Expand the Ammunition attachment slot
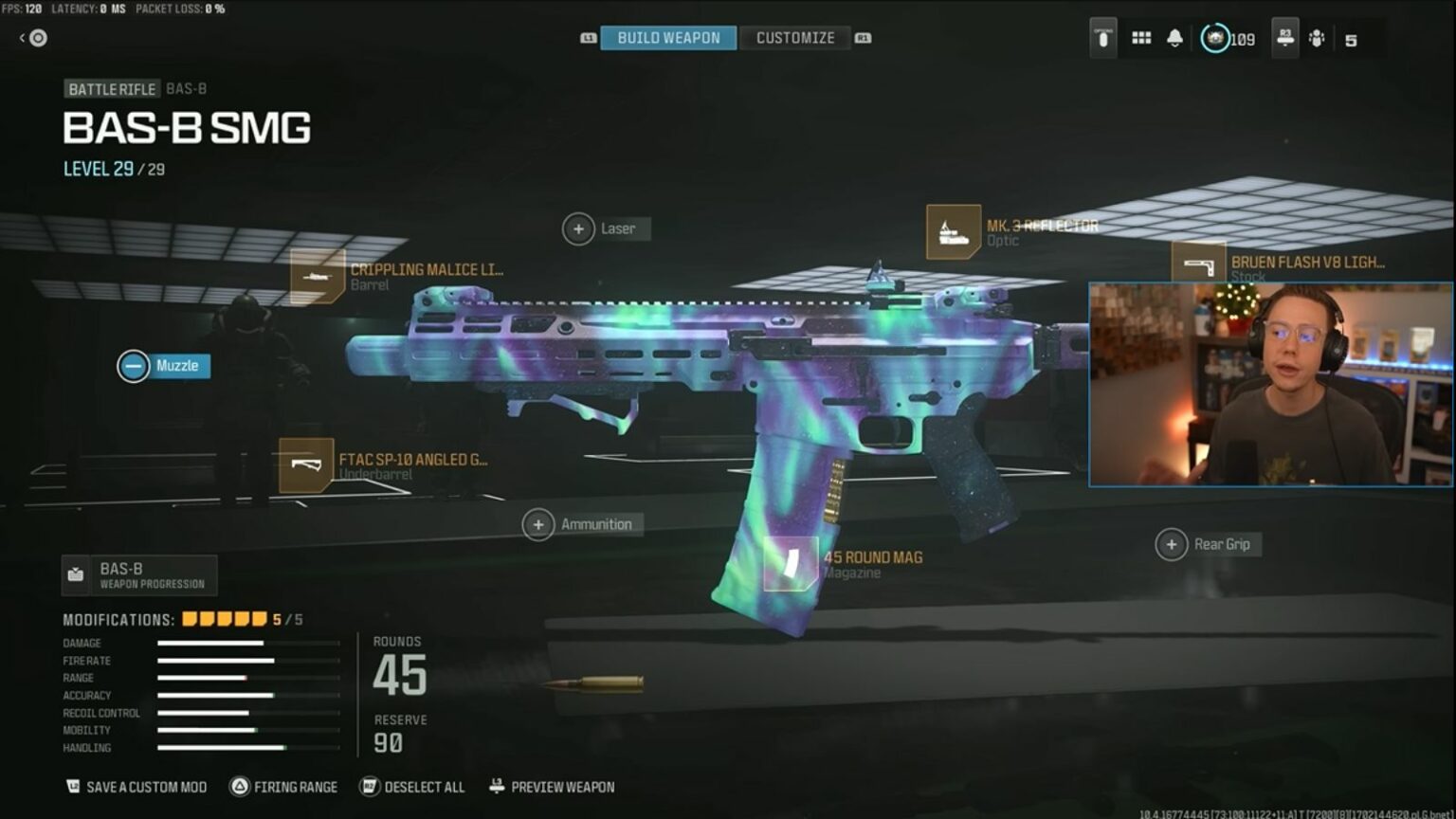The width and height of the screenshot is (1456, 819). 538,523
